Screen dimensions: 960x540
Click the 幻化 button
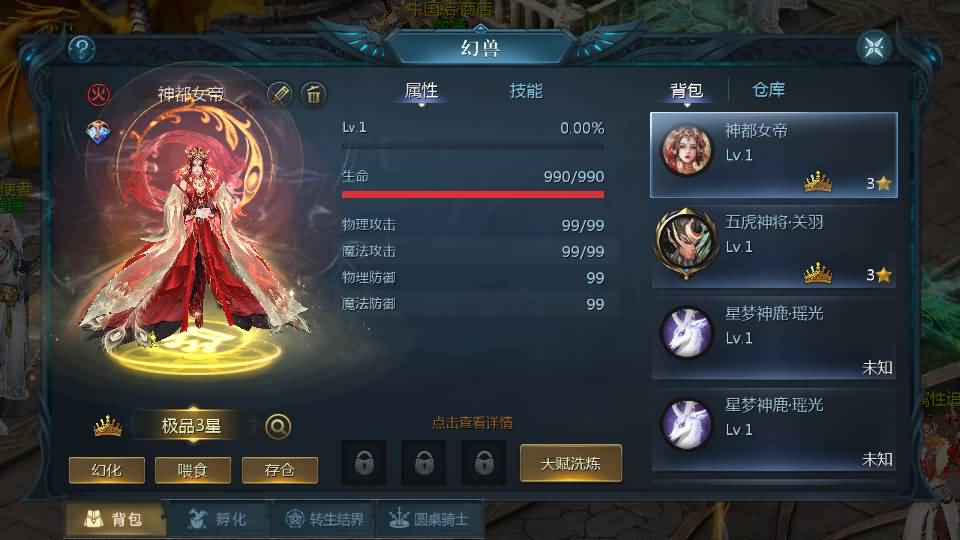pyautogui.click(x=107, y=469)
